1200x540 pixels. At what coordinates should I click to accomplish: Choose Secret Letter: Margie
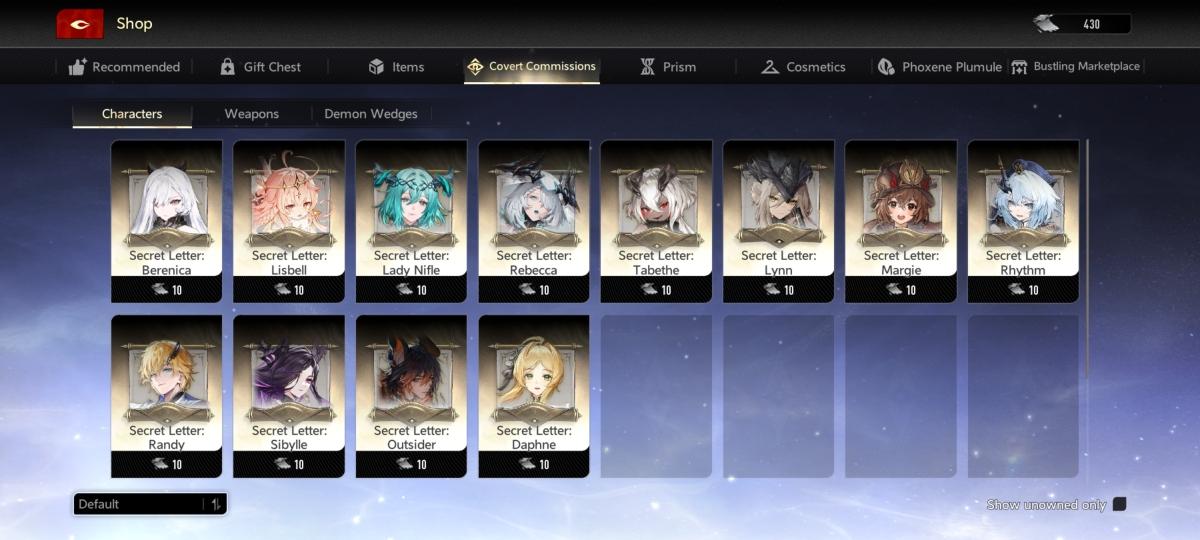click(901, 220)
